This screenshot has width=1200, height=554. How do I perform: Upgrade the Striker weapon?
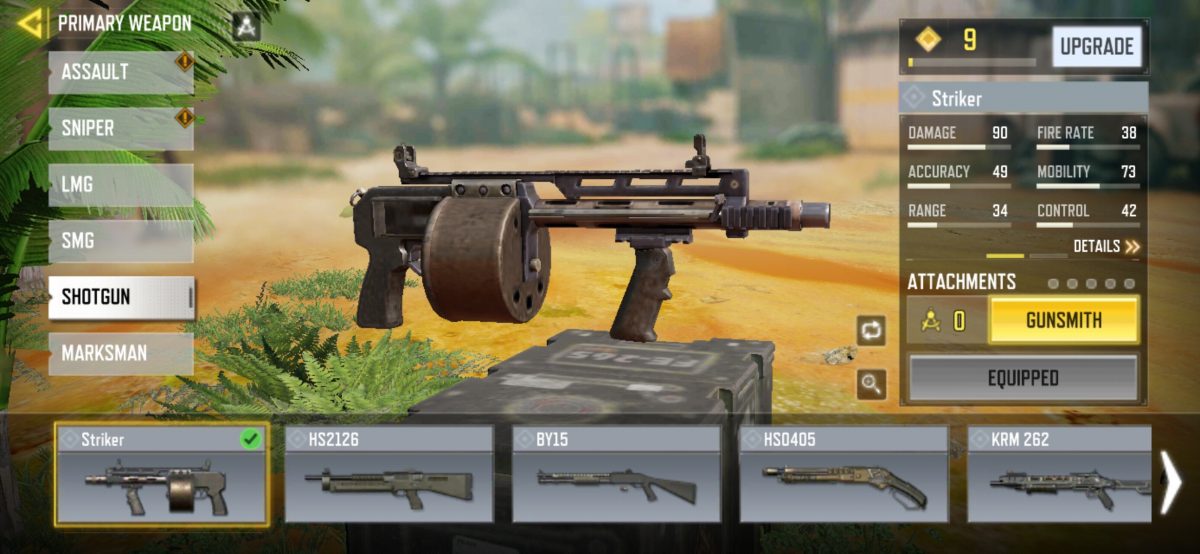1096,47
